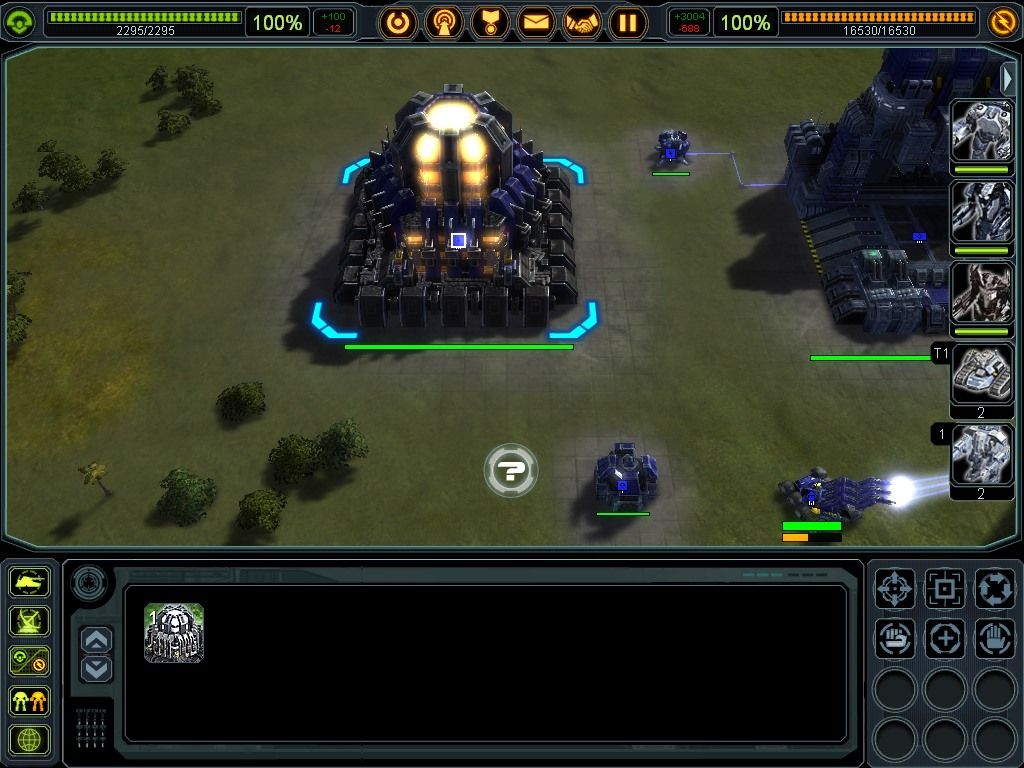Viewport: 1024px width, 768px height.
Task: Select the queued structure icon in the build panel
Action: [x=174, y=633]
